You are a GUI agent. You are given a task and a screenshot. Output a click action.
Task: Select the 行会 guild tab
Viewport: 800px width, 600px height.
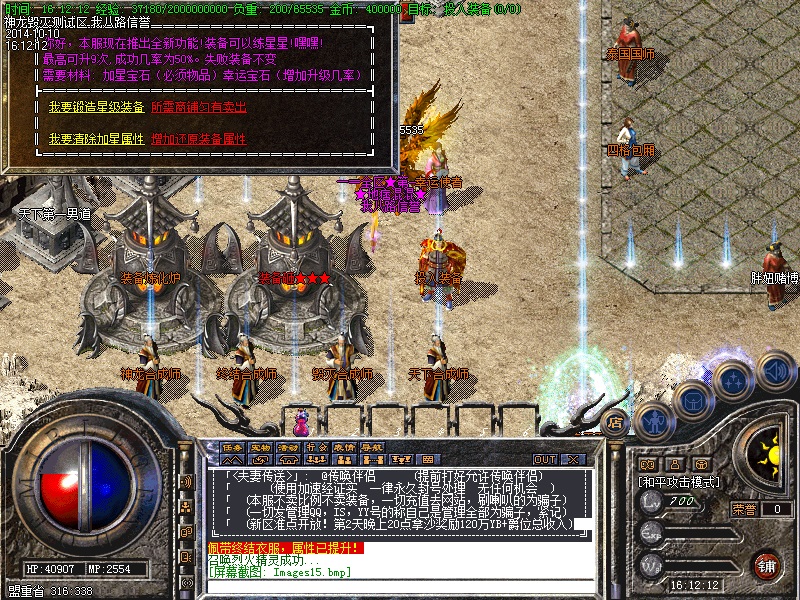316,447
